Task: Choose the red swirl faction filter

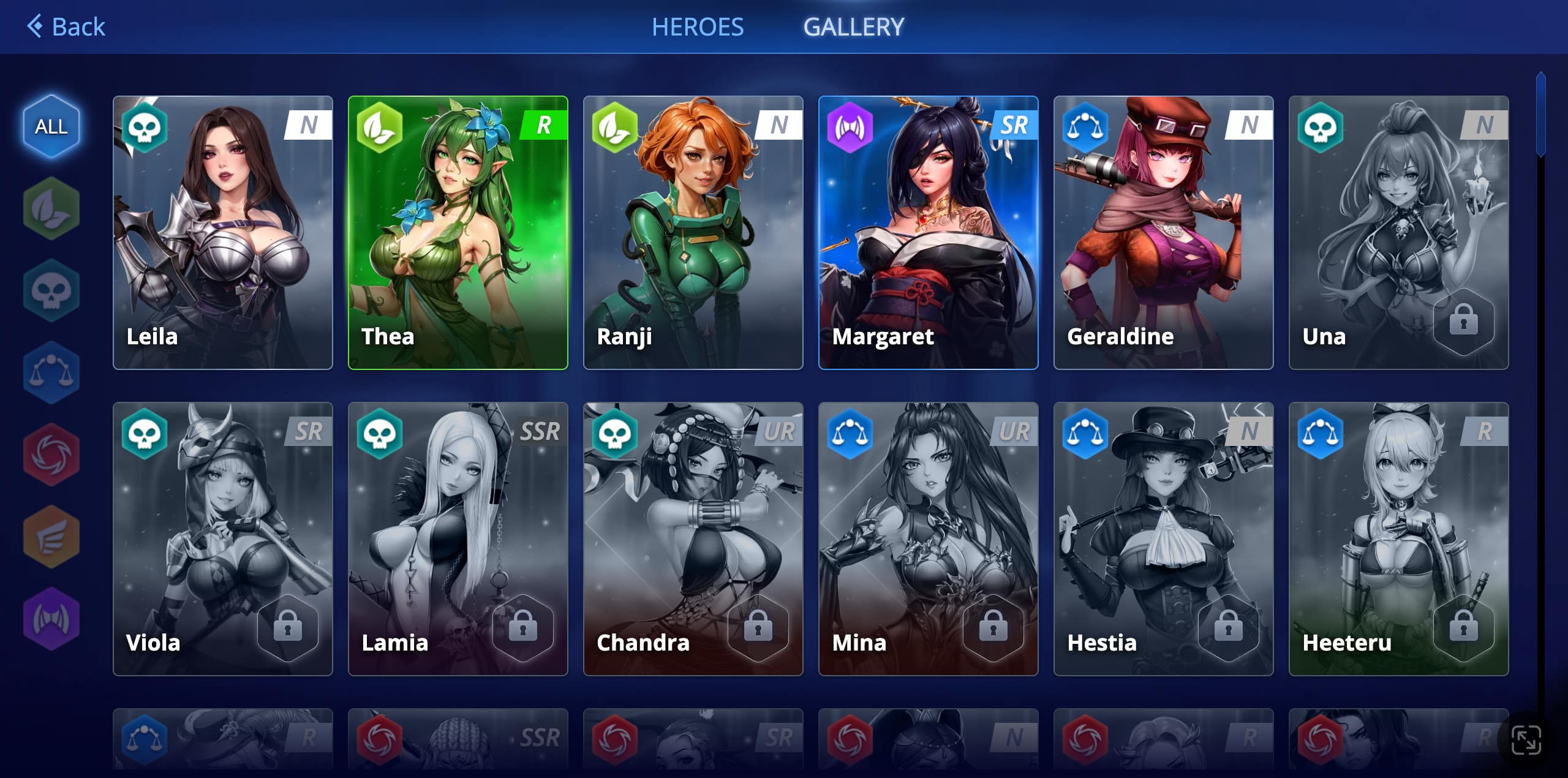Action: 51,455
